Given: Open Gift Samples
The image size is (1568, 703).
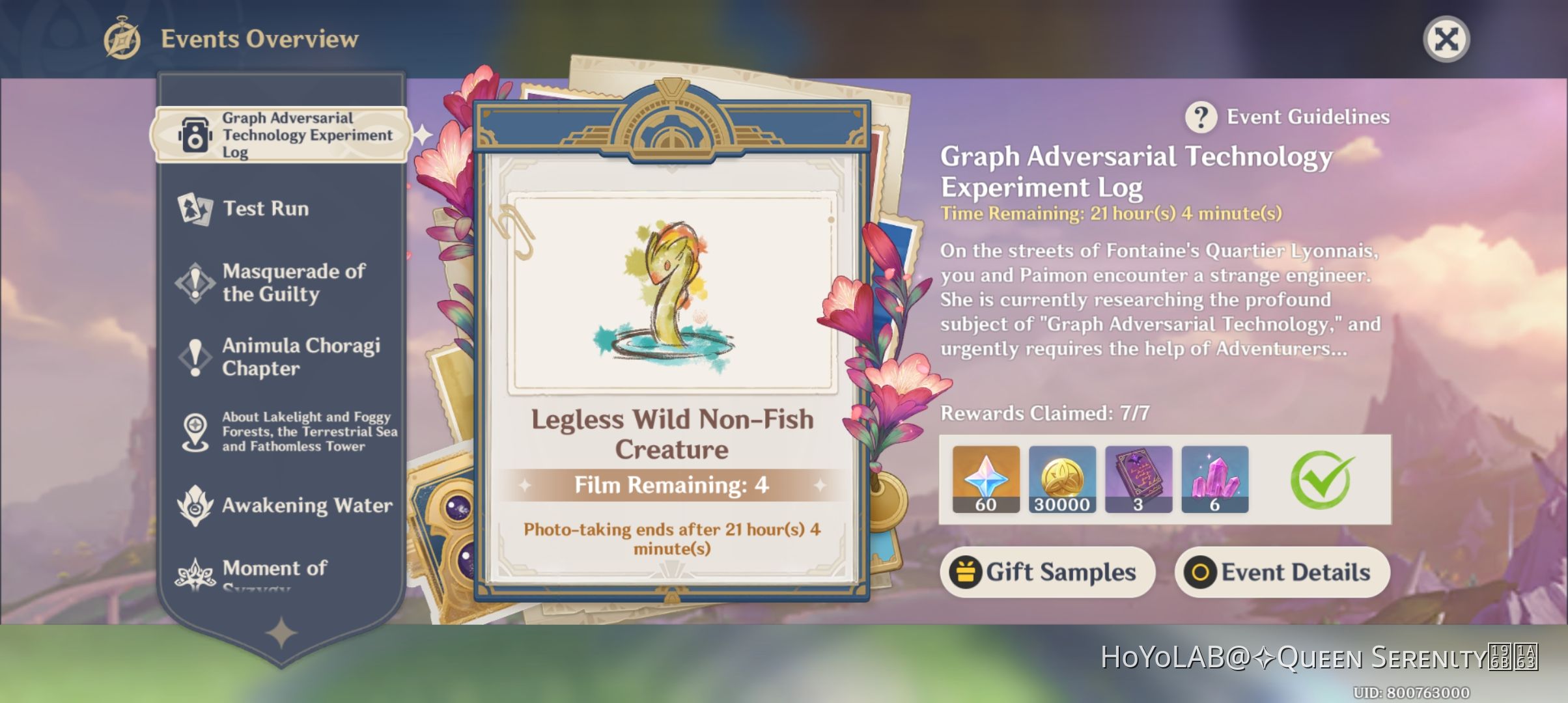Looking at the screenshot, I should tap(1047, 572).
